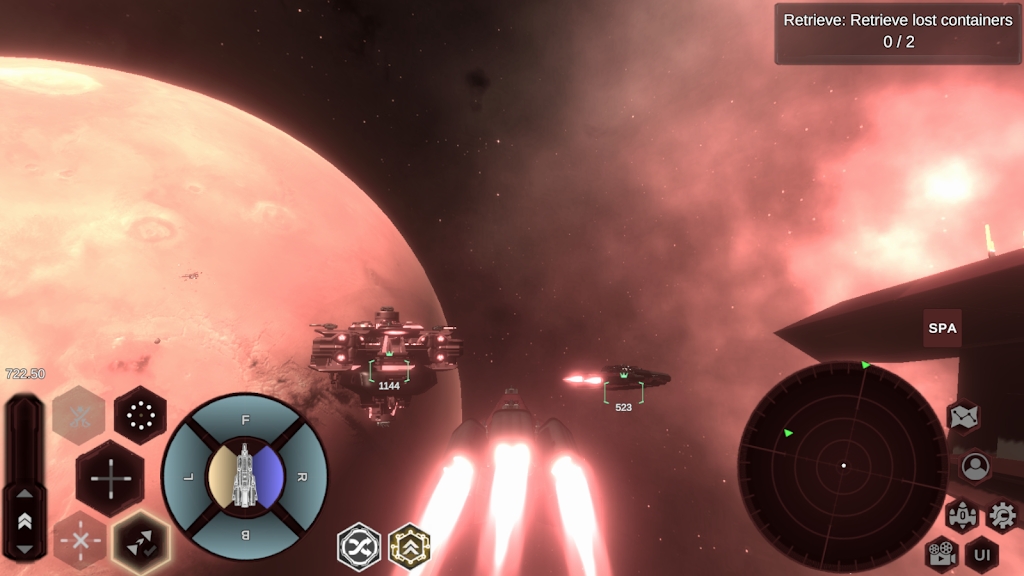
Task: Click the large crosshair hexagon button
Action: pyautogui.click(x=109, y=478)
